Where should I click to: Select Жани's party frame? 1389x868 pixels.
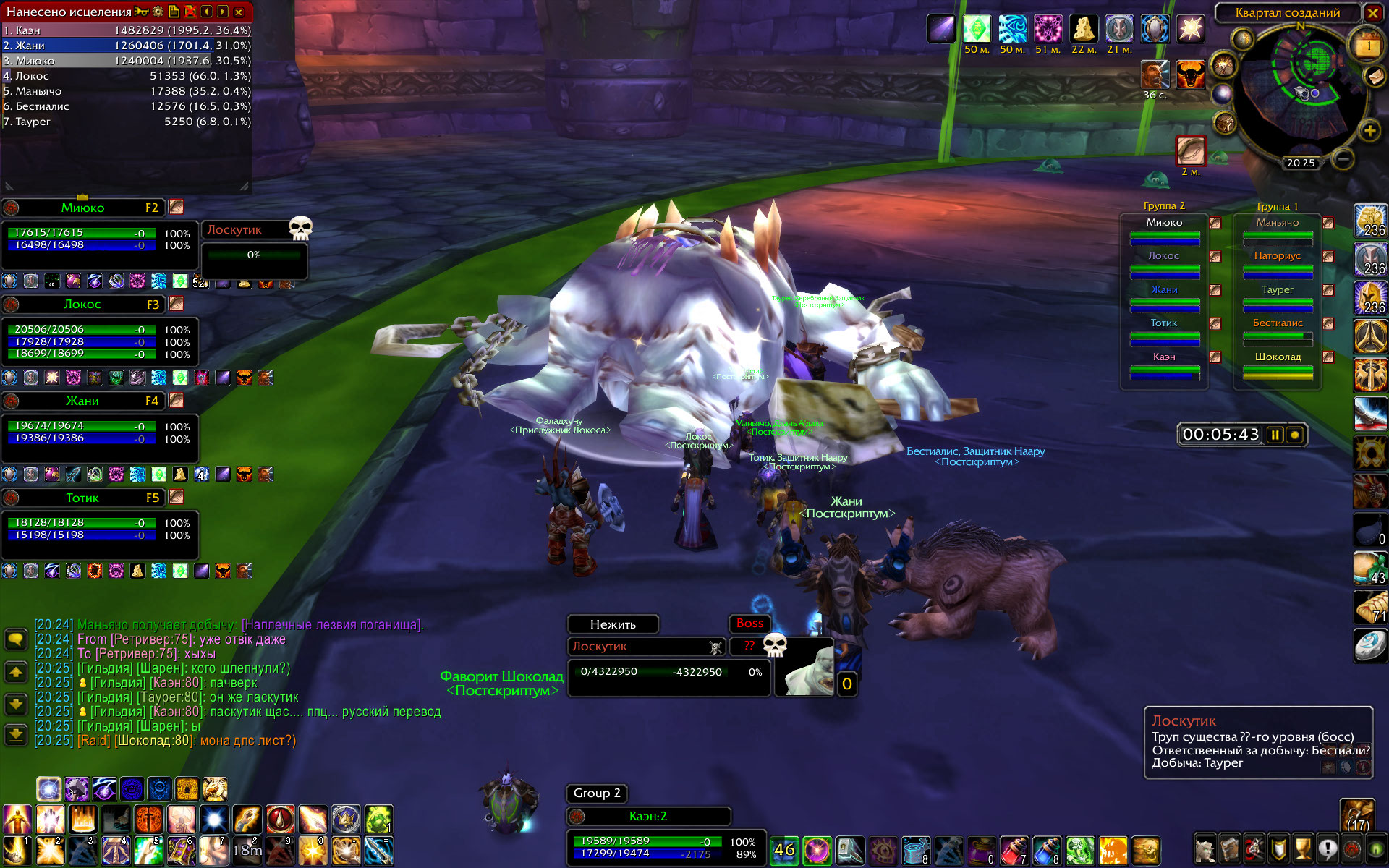(x=82, y=401)
